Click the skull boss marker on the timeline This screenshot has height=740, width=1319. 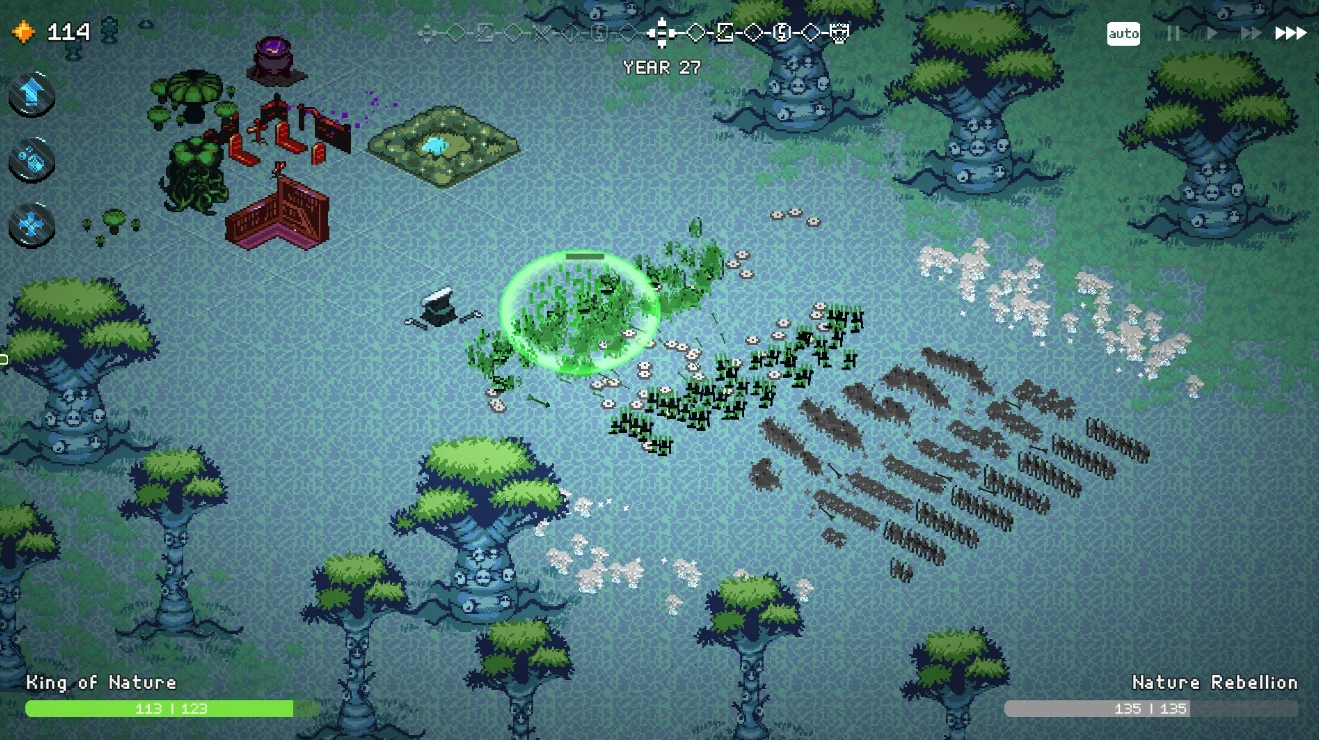840,33
